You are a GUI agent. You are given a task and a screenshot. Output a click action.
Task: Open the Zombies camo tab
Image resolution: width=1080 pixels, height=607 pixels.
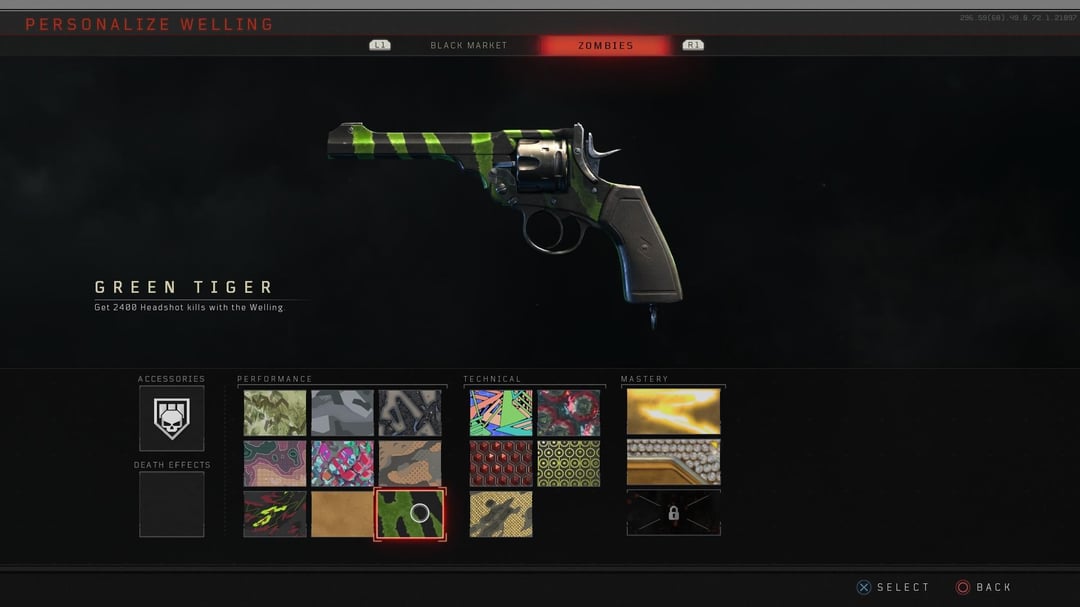point(605,45)
